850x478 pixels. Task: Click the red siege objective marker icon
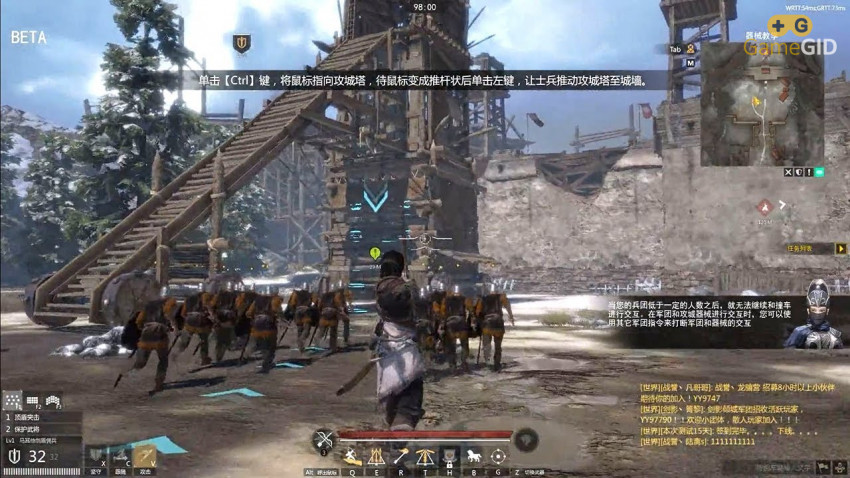pos(765,206)
